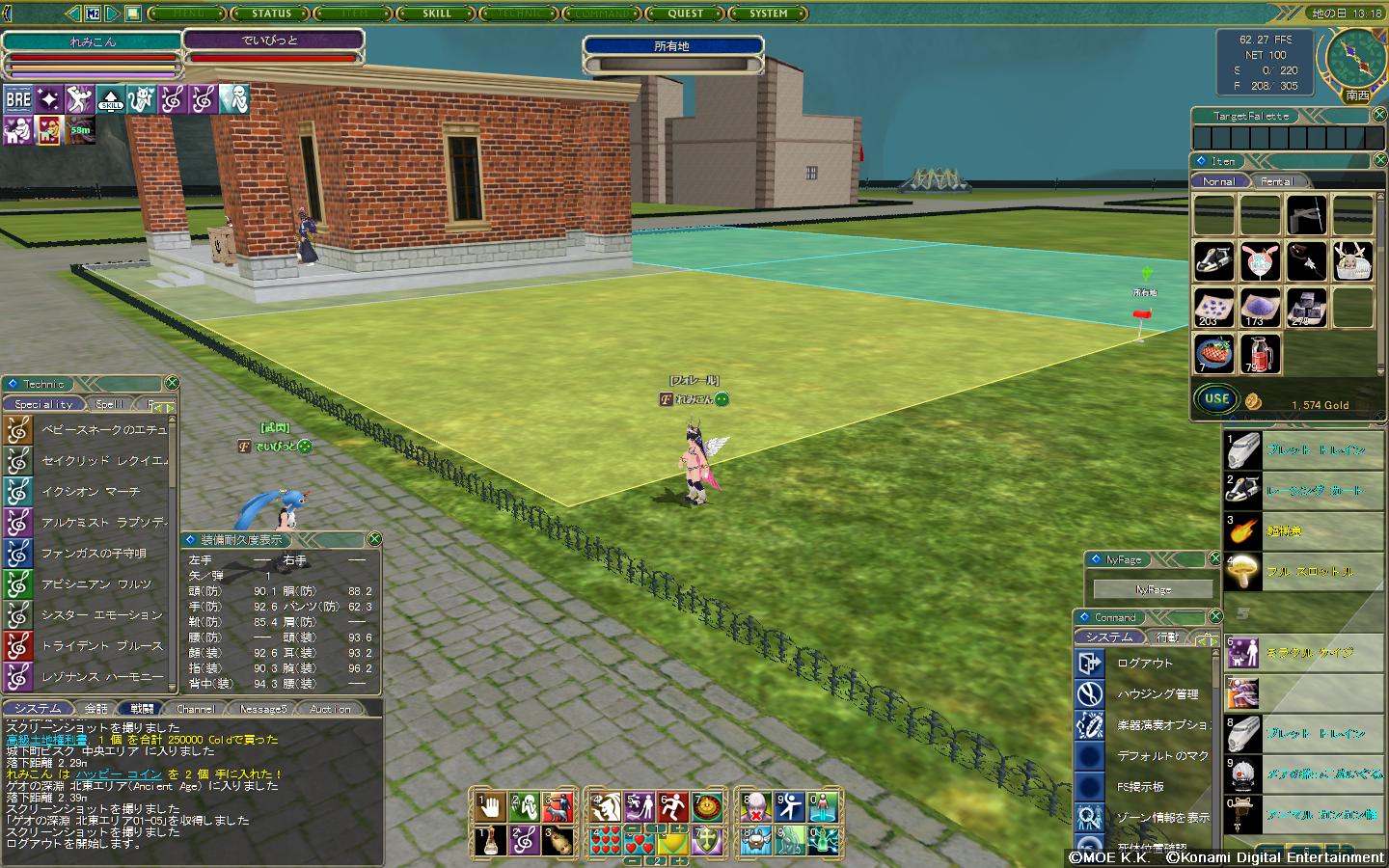Switch chat to the 会話 tab

point(96,709)
